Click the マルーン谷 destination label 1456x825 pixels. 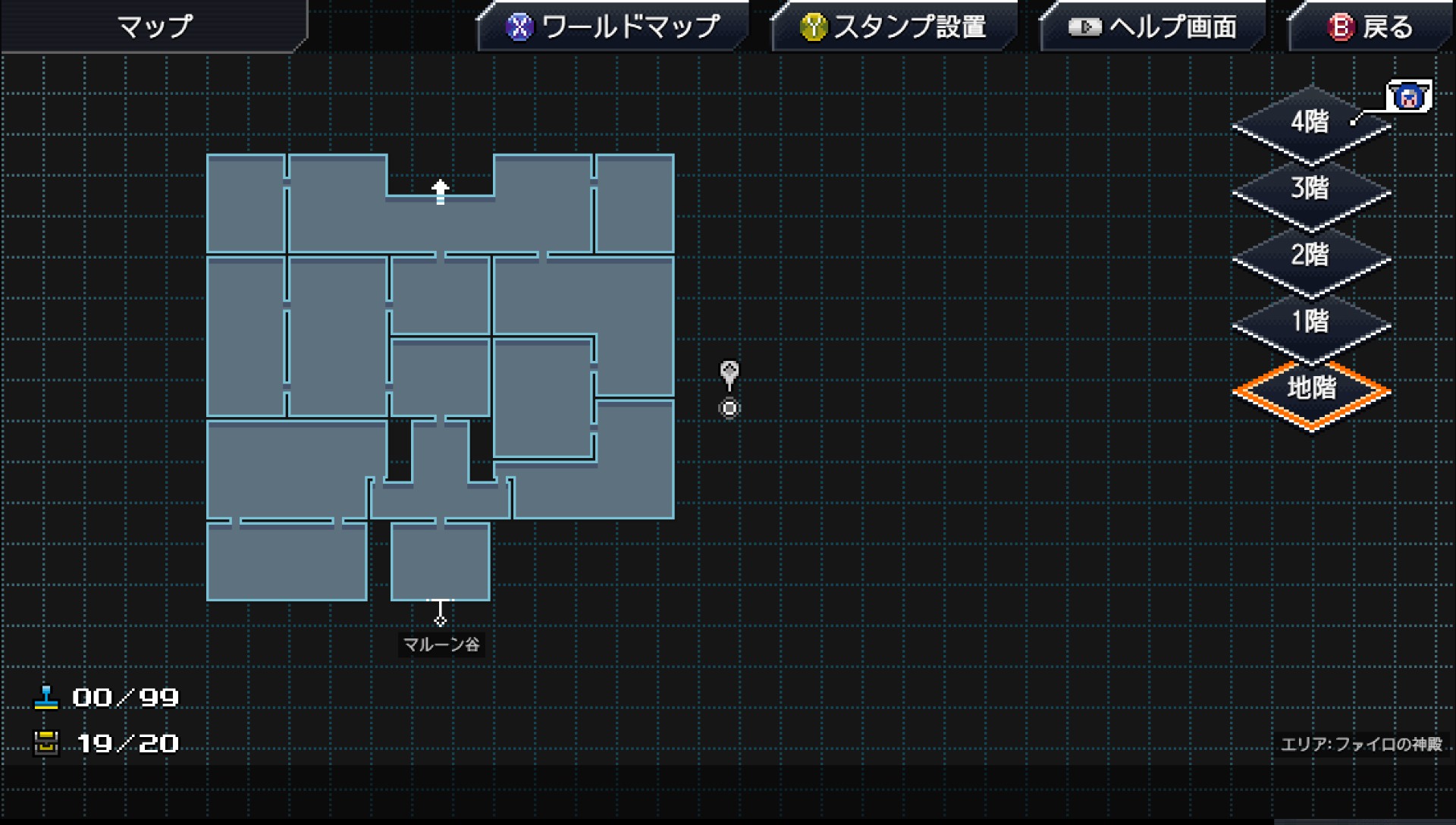441,646
